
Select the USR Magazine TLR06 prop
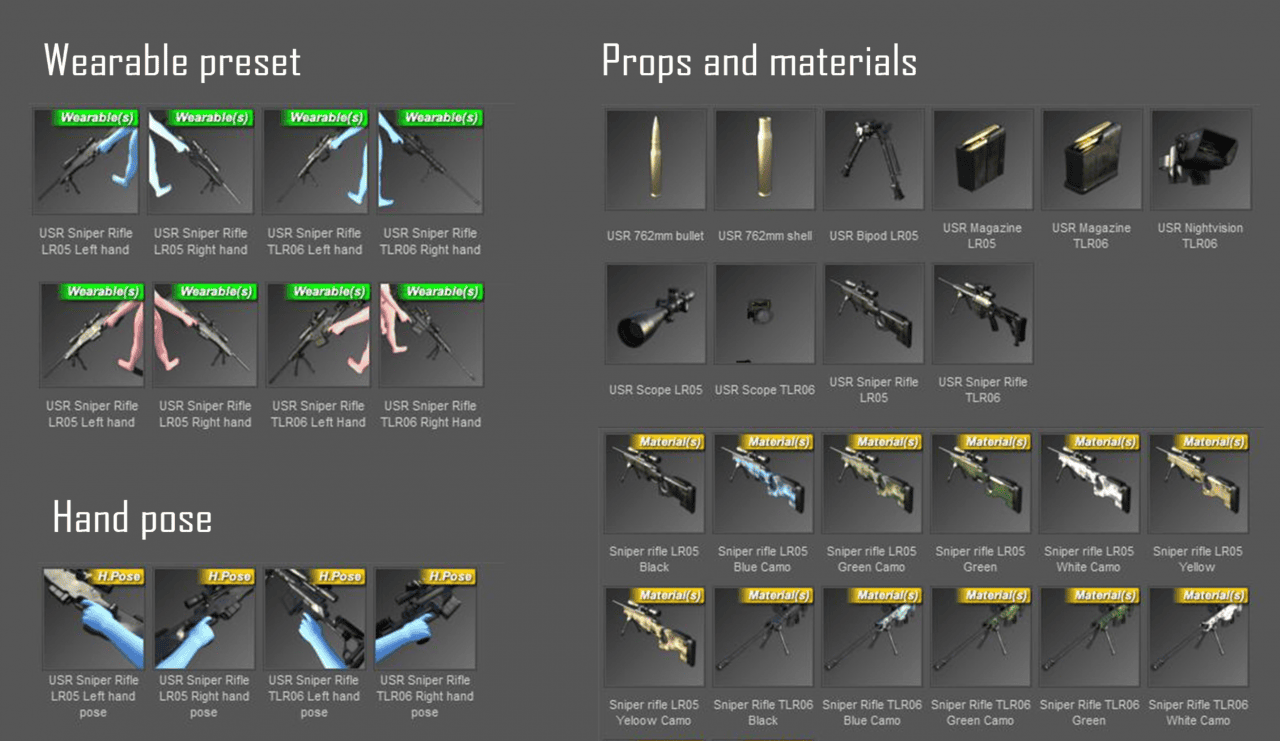click(1091, 159)
